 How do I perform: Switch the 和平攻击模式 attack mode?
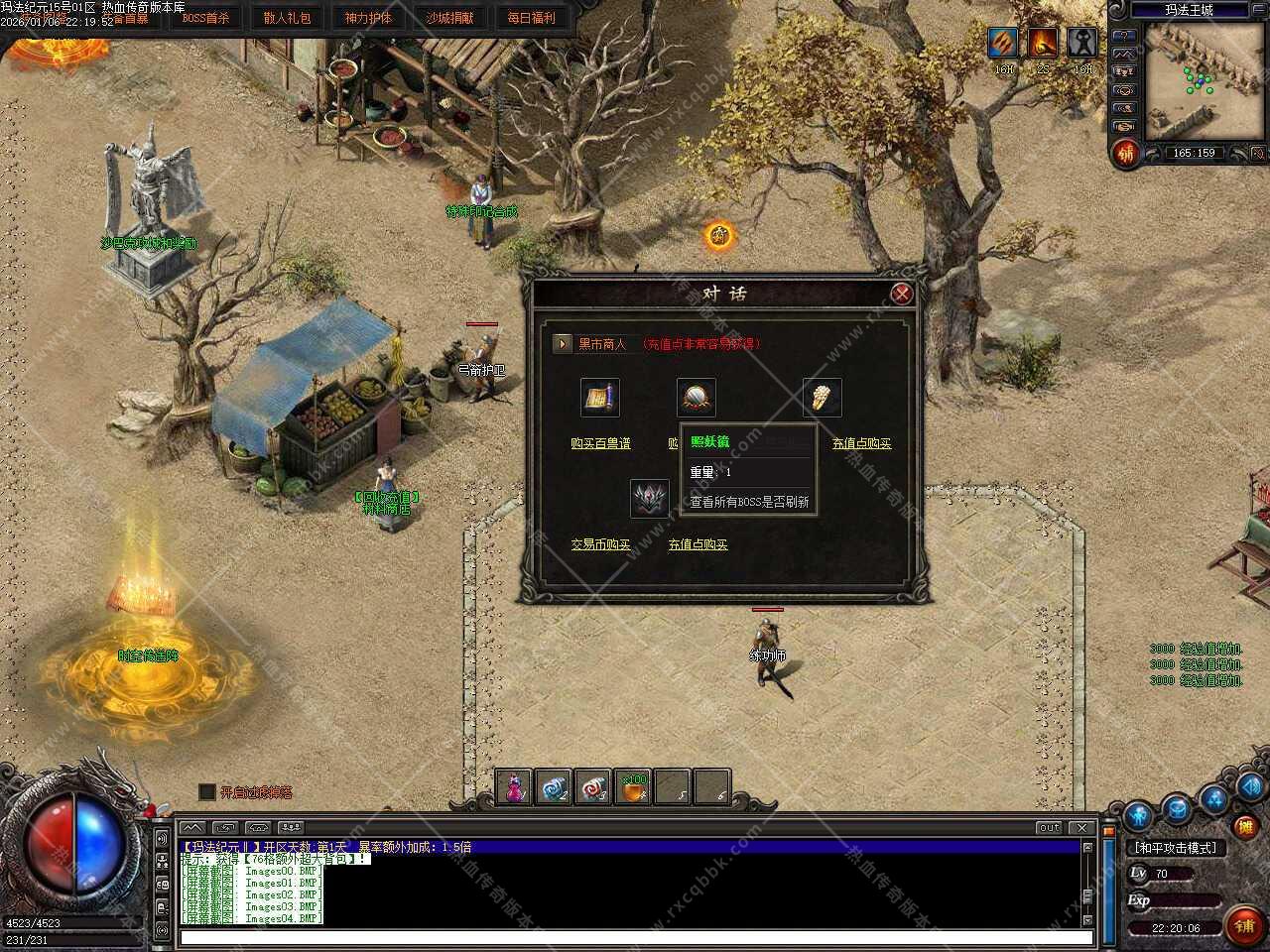[1176, 848]
